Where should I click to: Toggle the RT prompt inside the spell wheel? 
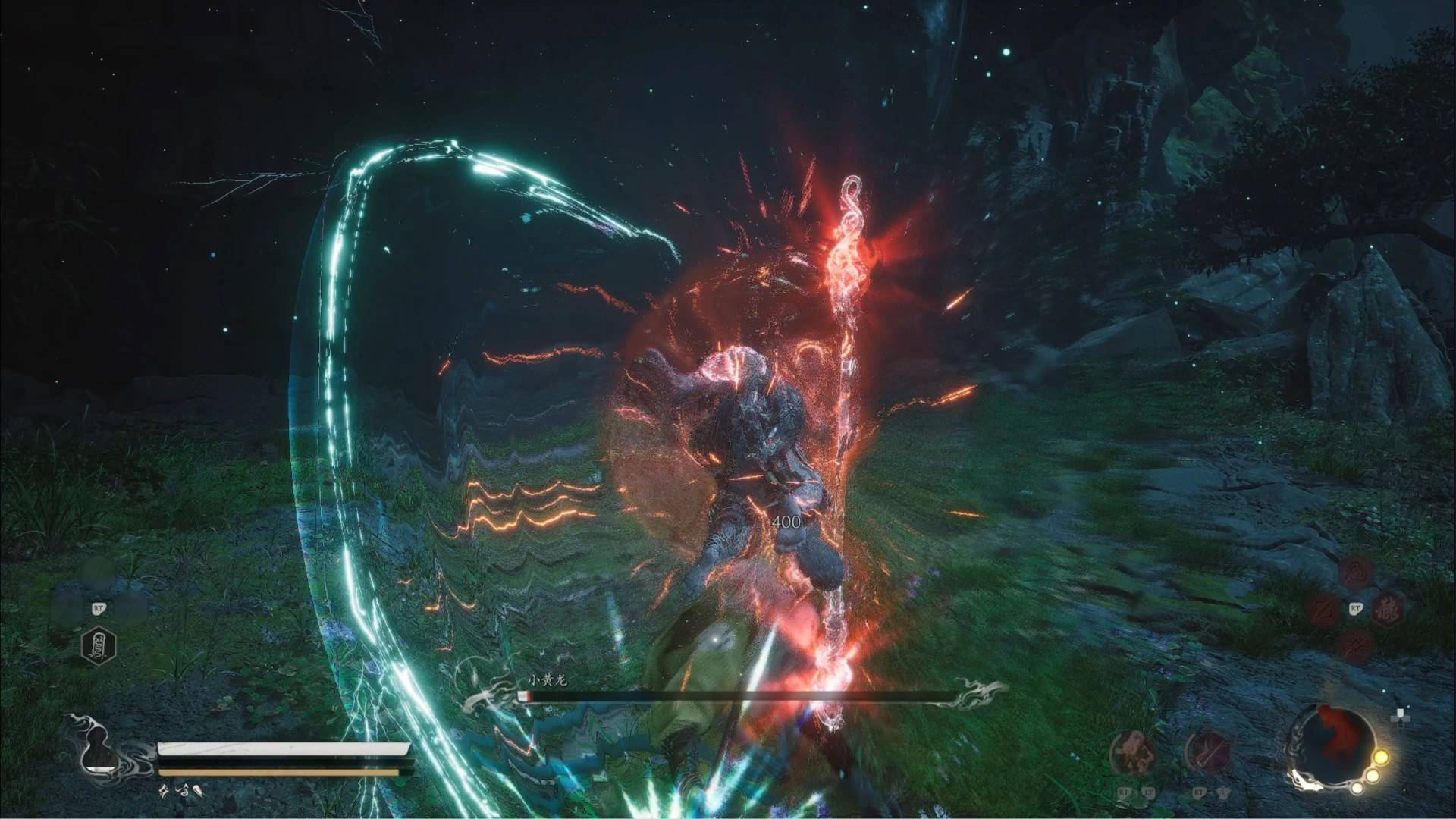click(x=1356, y=607)
